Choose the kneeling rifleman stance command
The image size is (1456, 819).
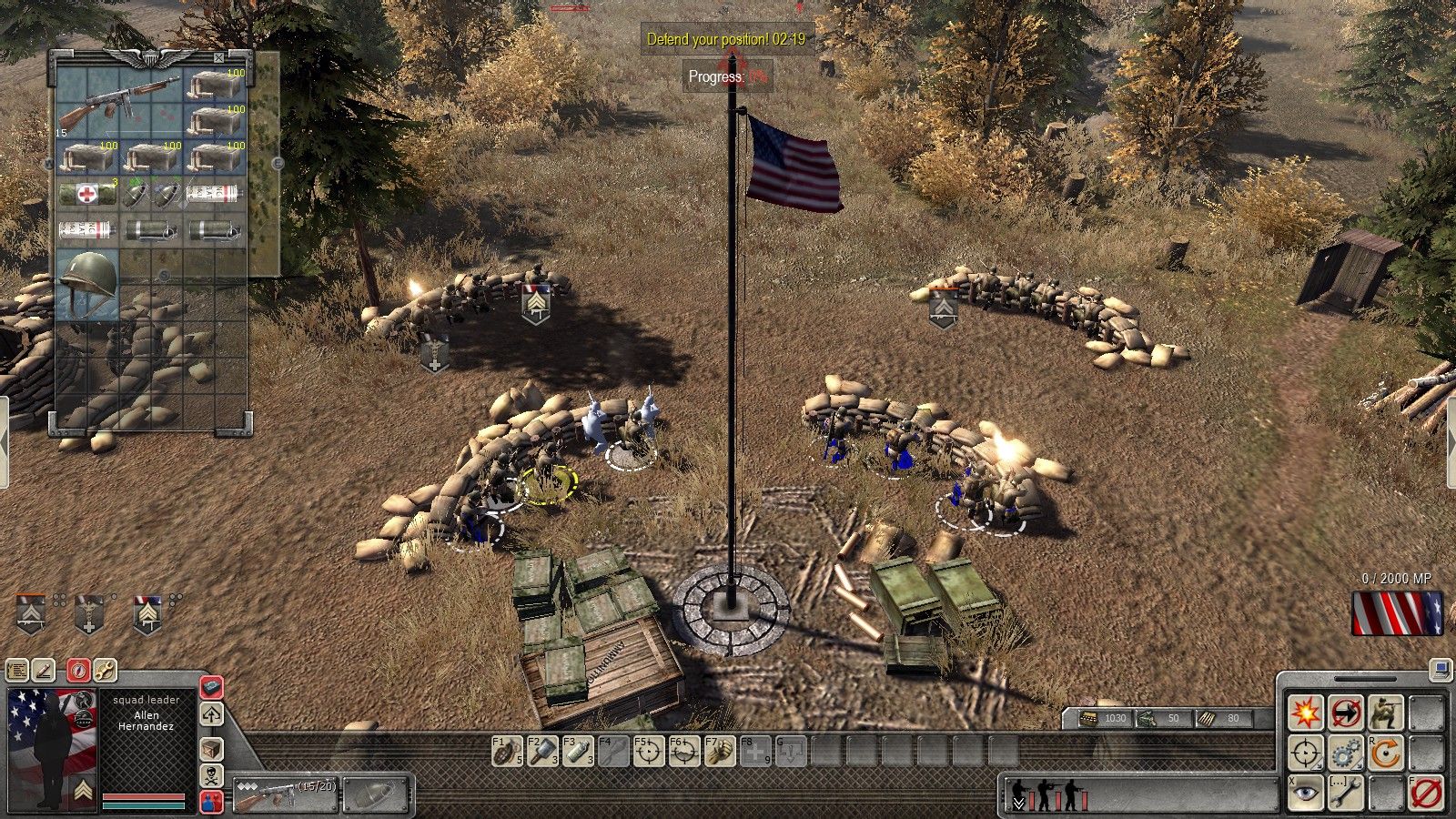[1385, 713]
